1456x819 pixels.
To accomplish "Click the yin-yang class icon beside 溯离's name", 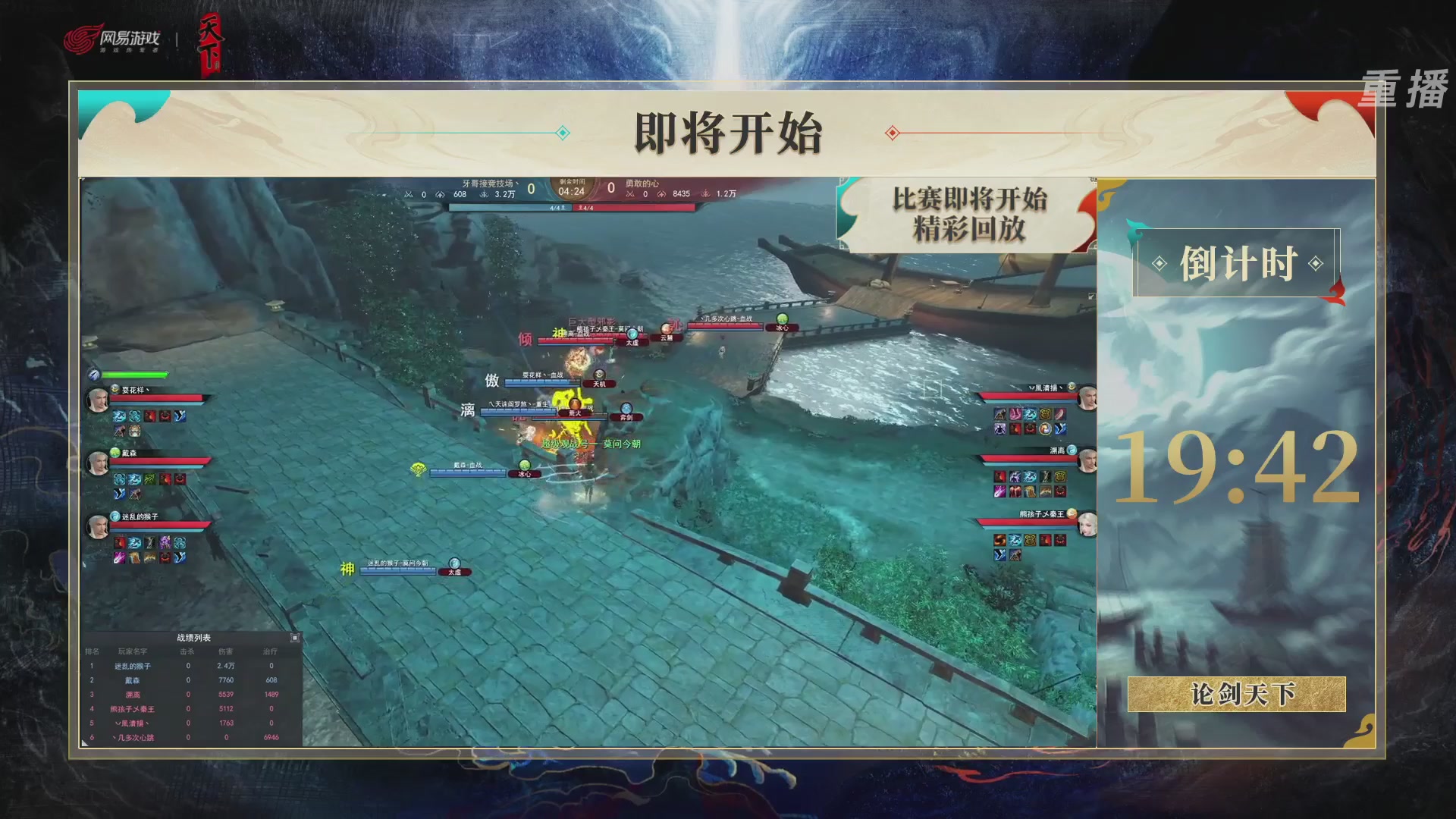I will click(1072, 450).
